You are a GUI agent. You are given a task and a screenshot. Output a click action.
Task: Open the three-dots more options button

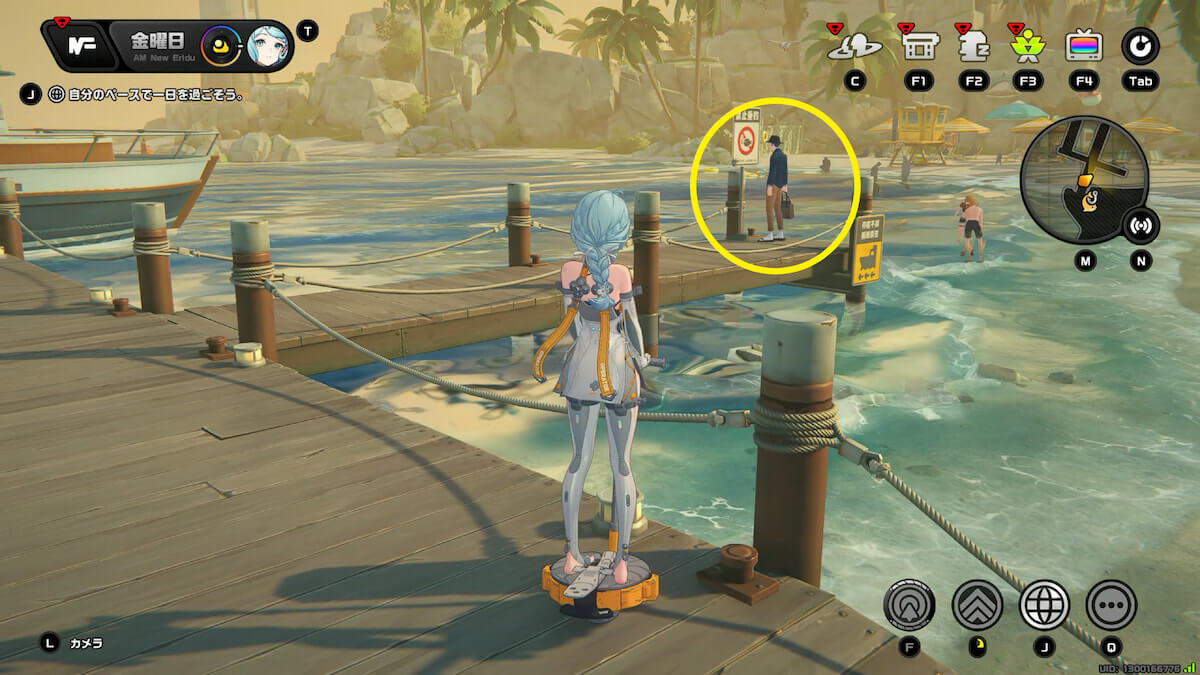click(1111, 604)
